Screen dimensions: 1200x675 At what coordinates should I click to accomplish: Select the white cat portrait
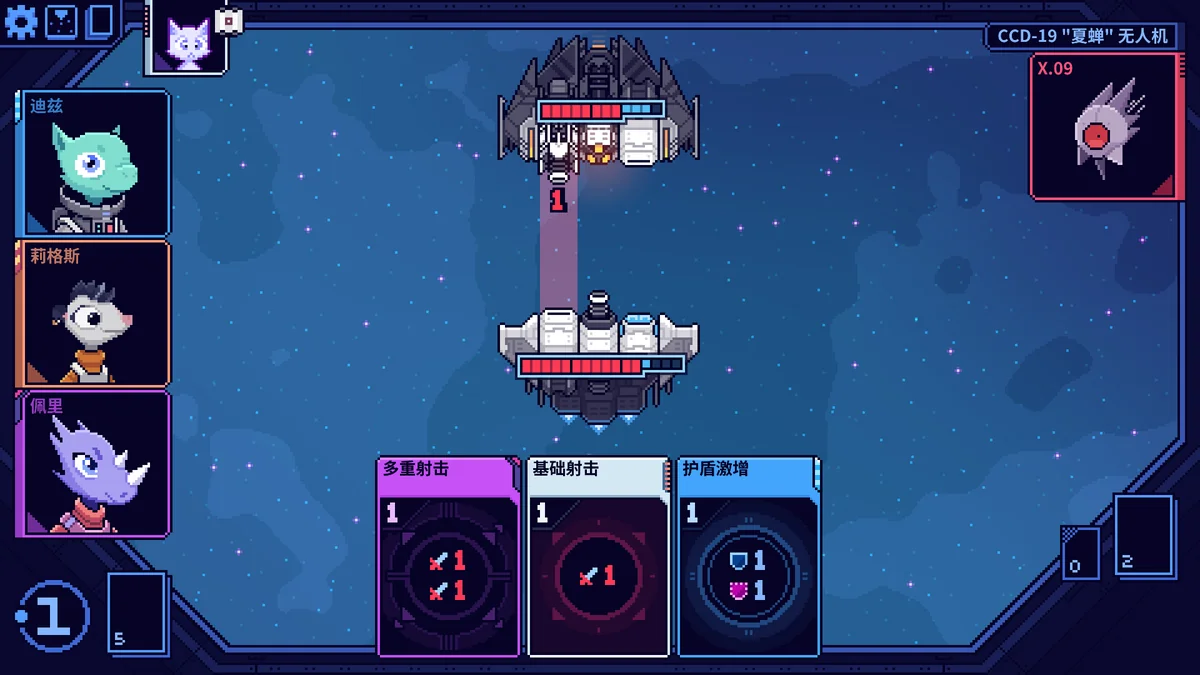click(187, 42)
